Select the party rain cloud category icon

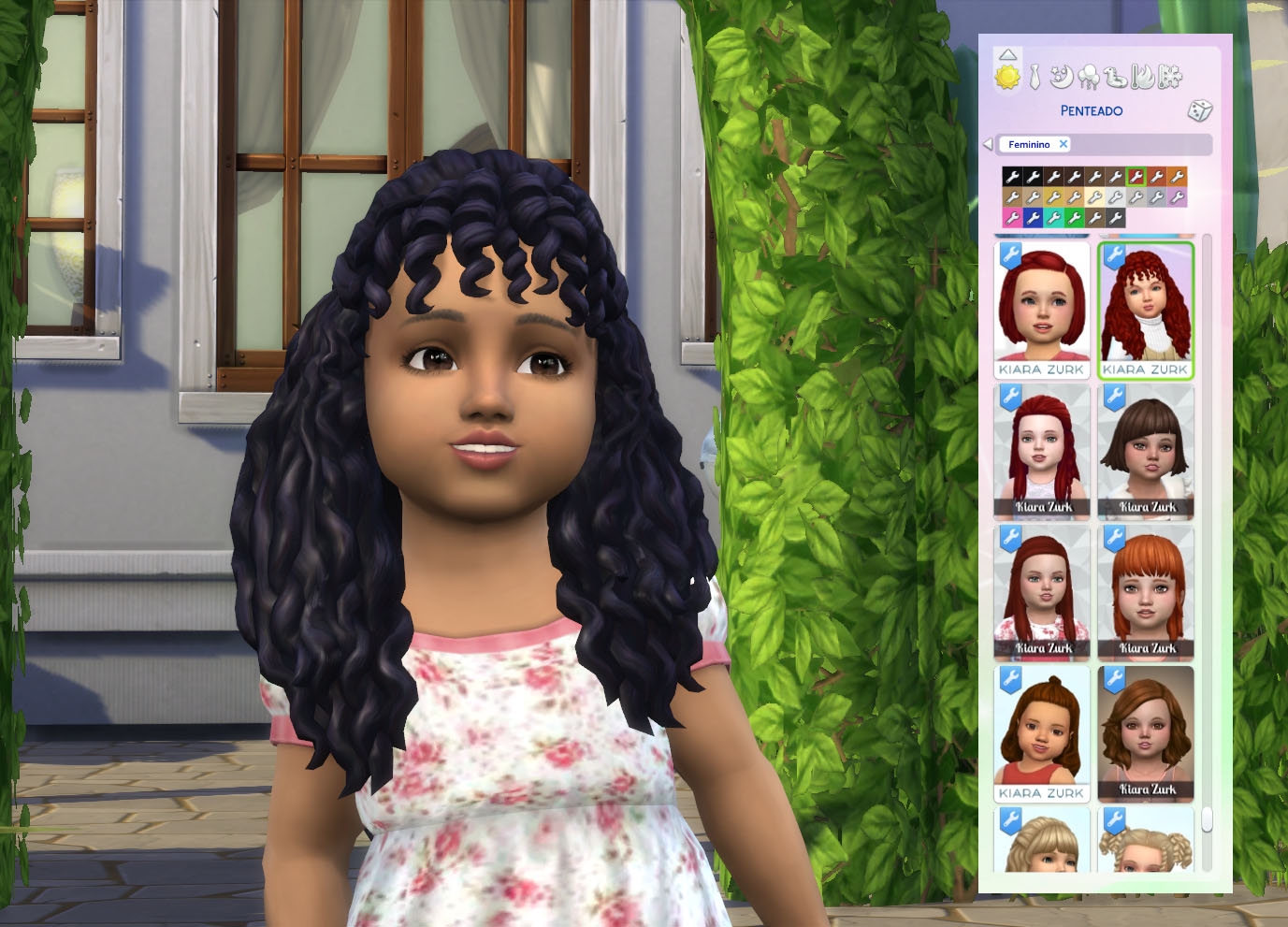(1090, 79)
